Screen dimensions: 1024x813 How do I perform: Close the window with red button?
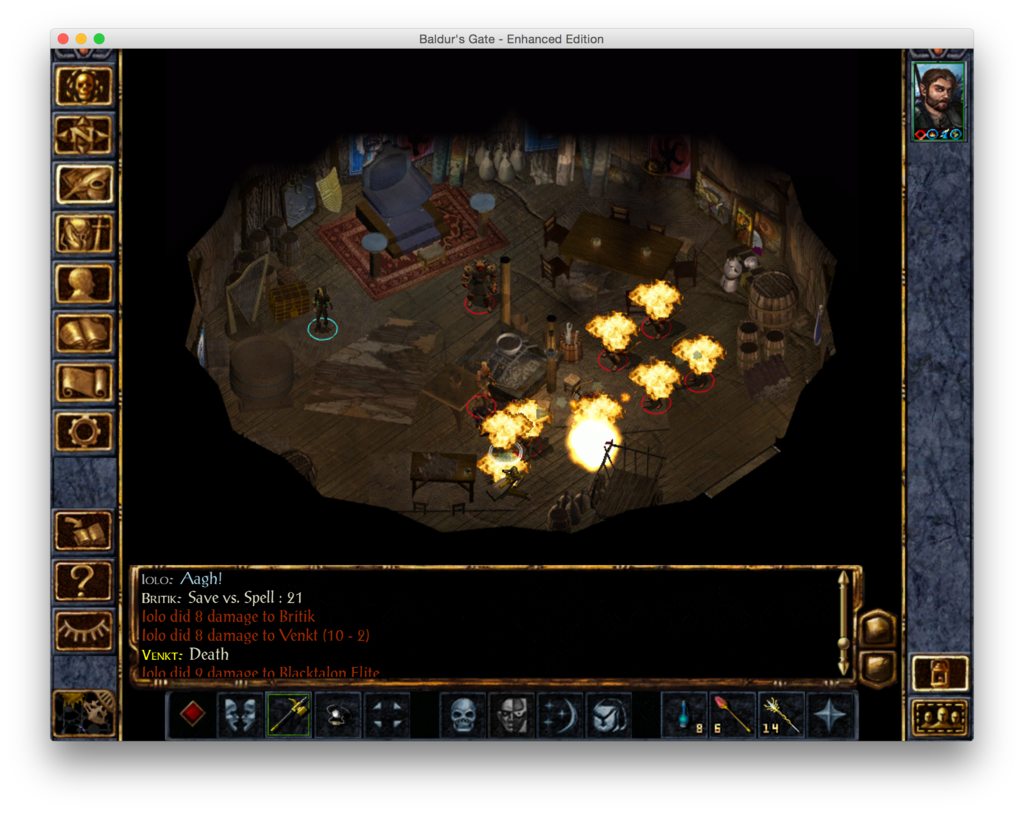[63, 39]
